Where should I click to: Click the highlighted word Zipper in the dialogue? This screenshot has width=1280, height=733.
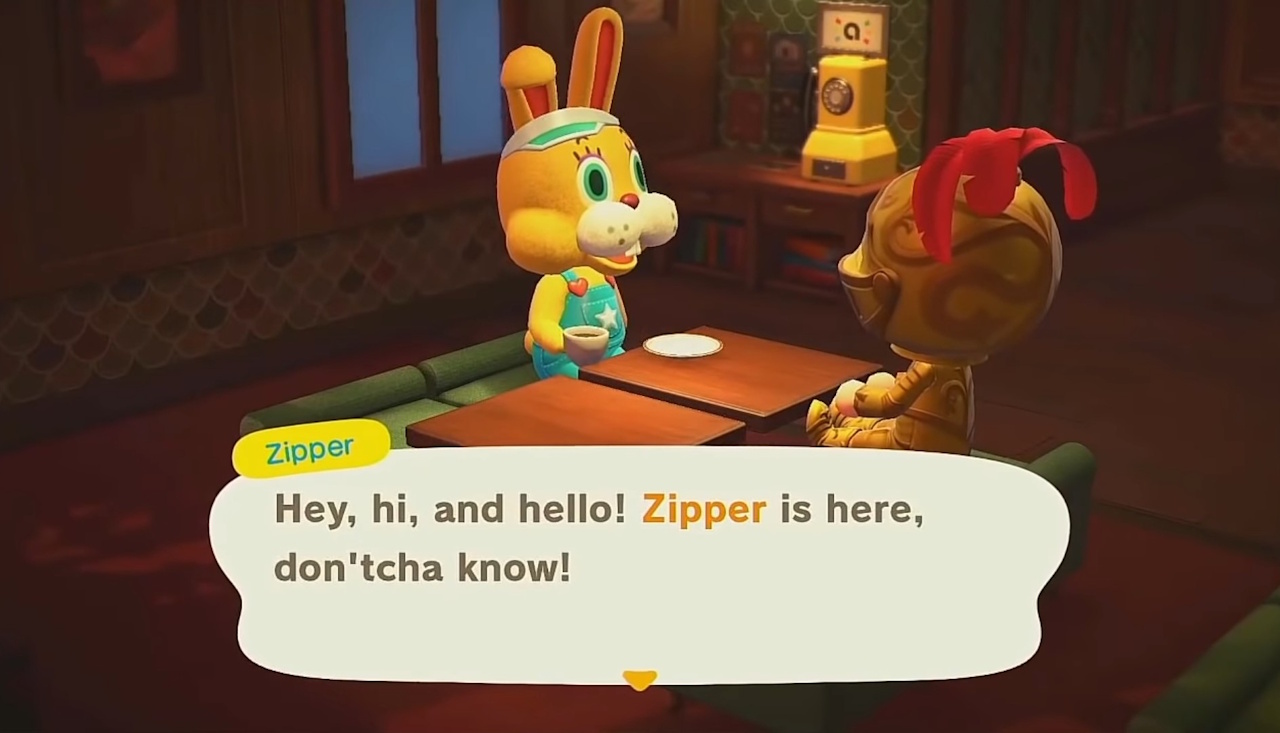coord(702,509)
